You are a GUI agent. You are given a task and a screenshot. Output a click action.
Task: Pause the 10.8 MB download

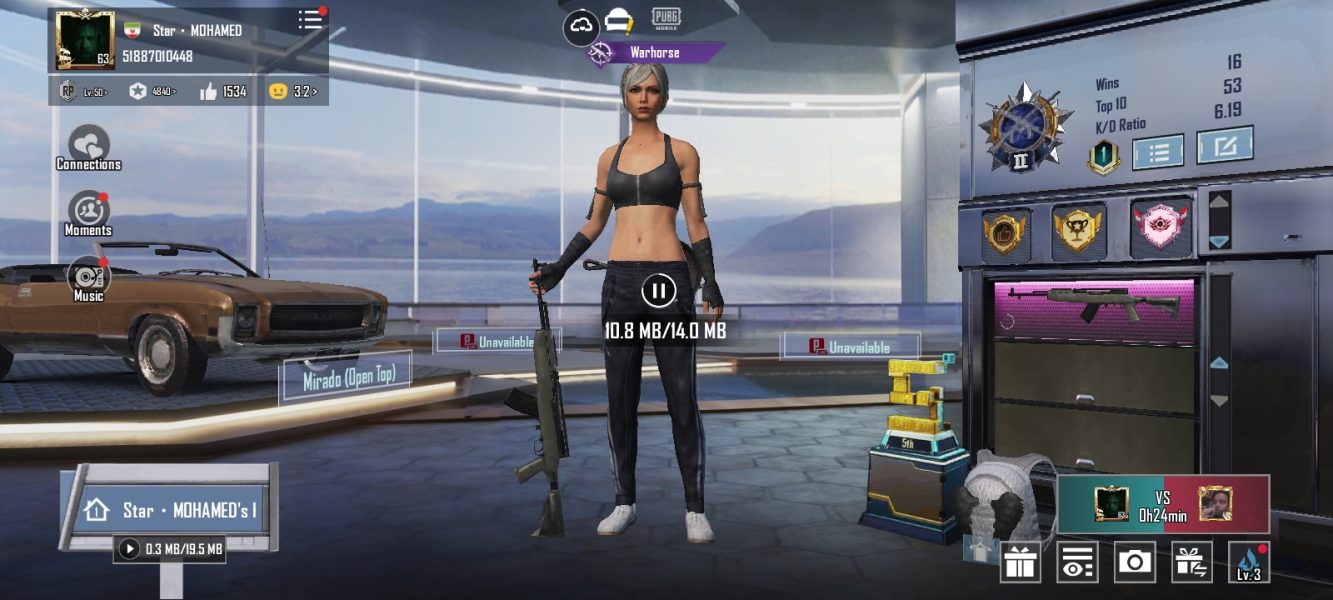click(x=658, y=291)
